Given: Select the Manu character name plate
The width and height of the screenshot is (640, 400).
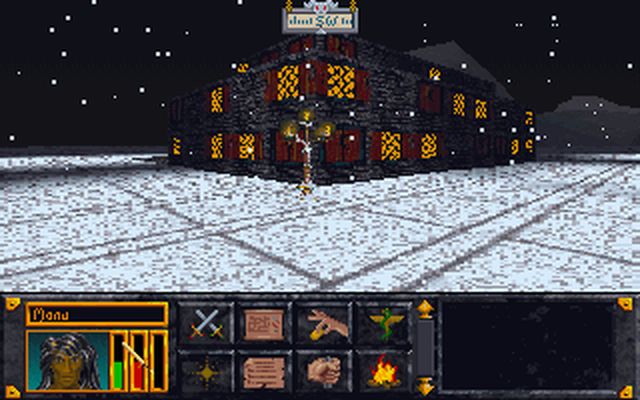Looking at the screenshot, I should [96, 314].
